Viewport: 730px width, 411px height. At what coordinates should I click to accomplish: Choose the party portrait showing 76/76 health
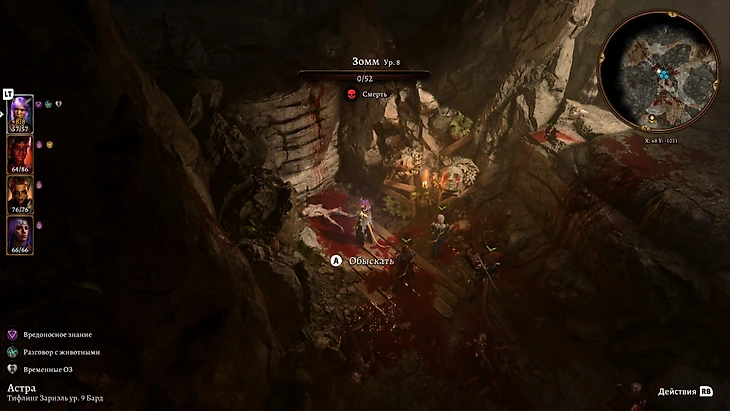[21, 194]
